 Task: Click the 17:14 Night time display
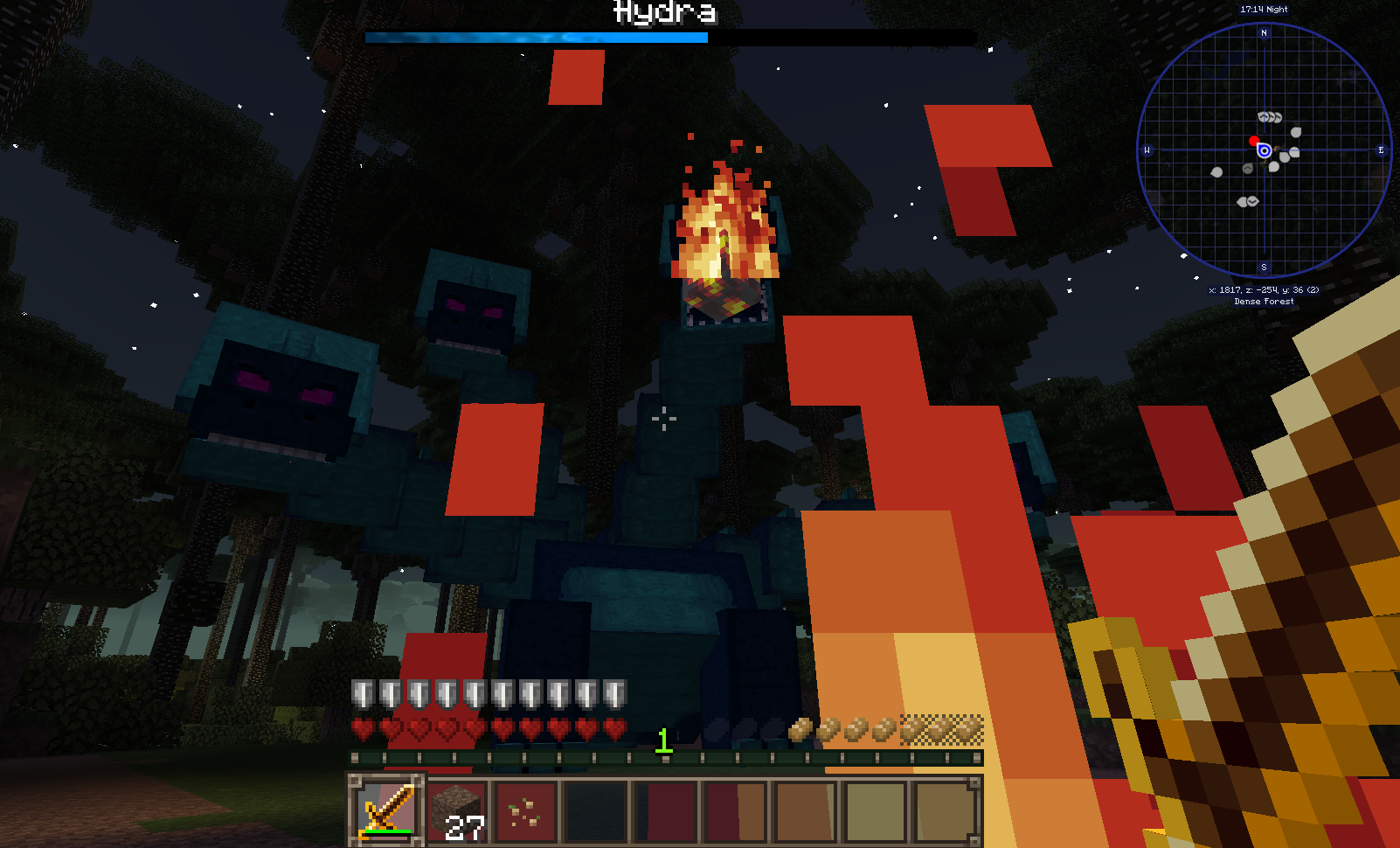pos(1264,10)
